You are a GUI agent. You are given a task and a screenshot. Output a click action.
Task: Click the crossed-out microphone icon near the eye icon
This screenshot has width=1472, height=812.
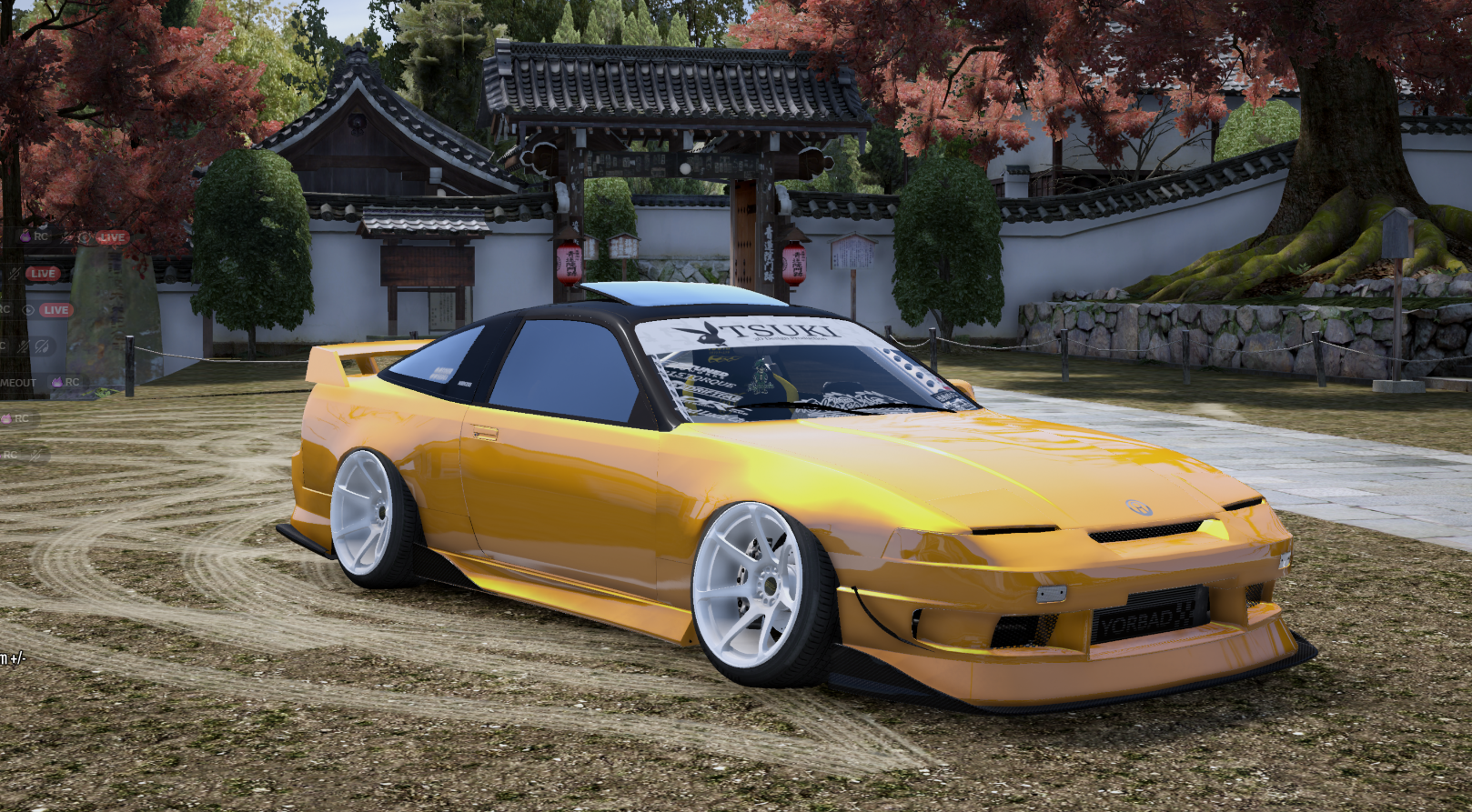(67, 237)
